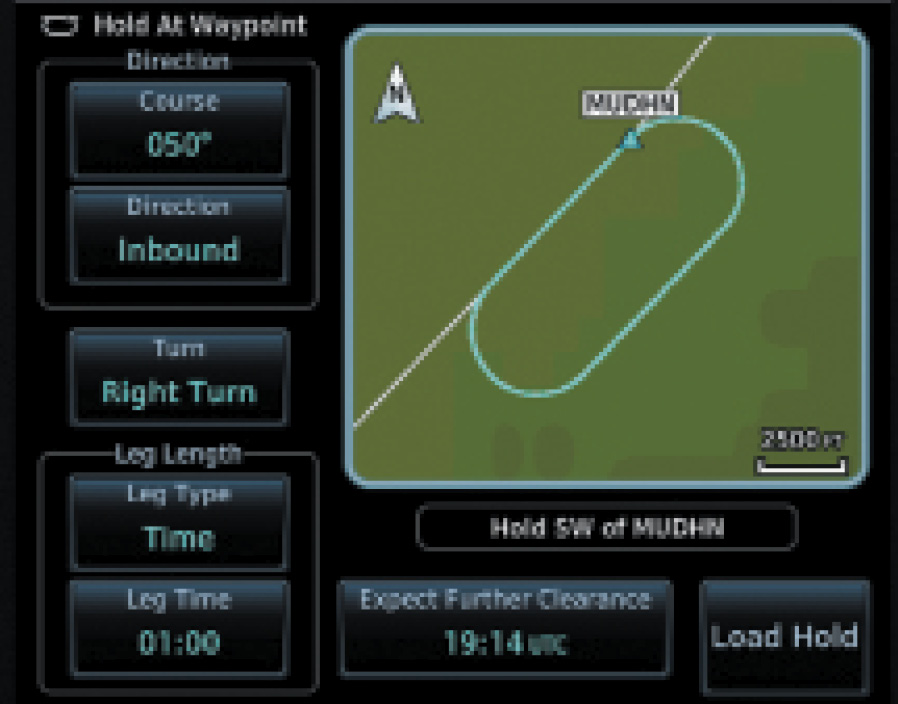Screen dimensions: 898x704
Task: Change the Direction Inbound setting
Action: (178, 234)
